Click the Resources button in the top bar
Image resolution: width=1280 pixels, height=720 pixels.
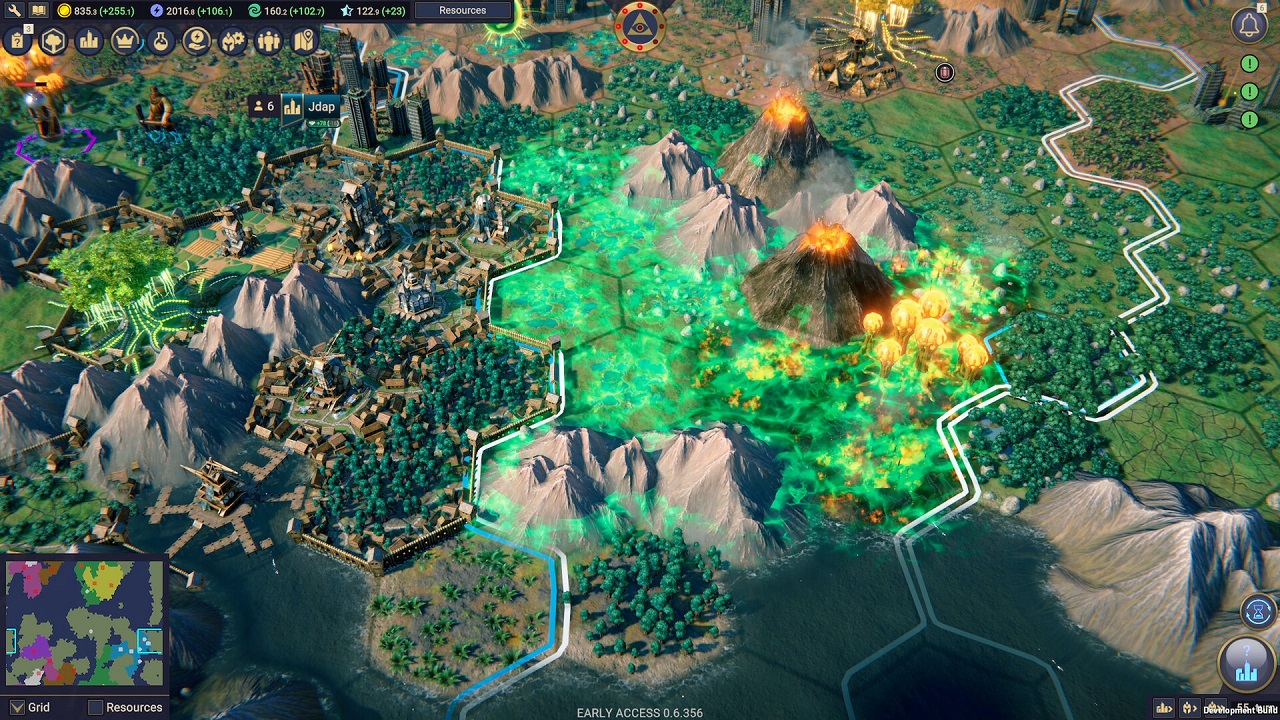tap(461, 9)
